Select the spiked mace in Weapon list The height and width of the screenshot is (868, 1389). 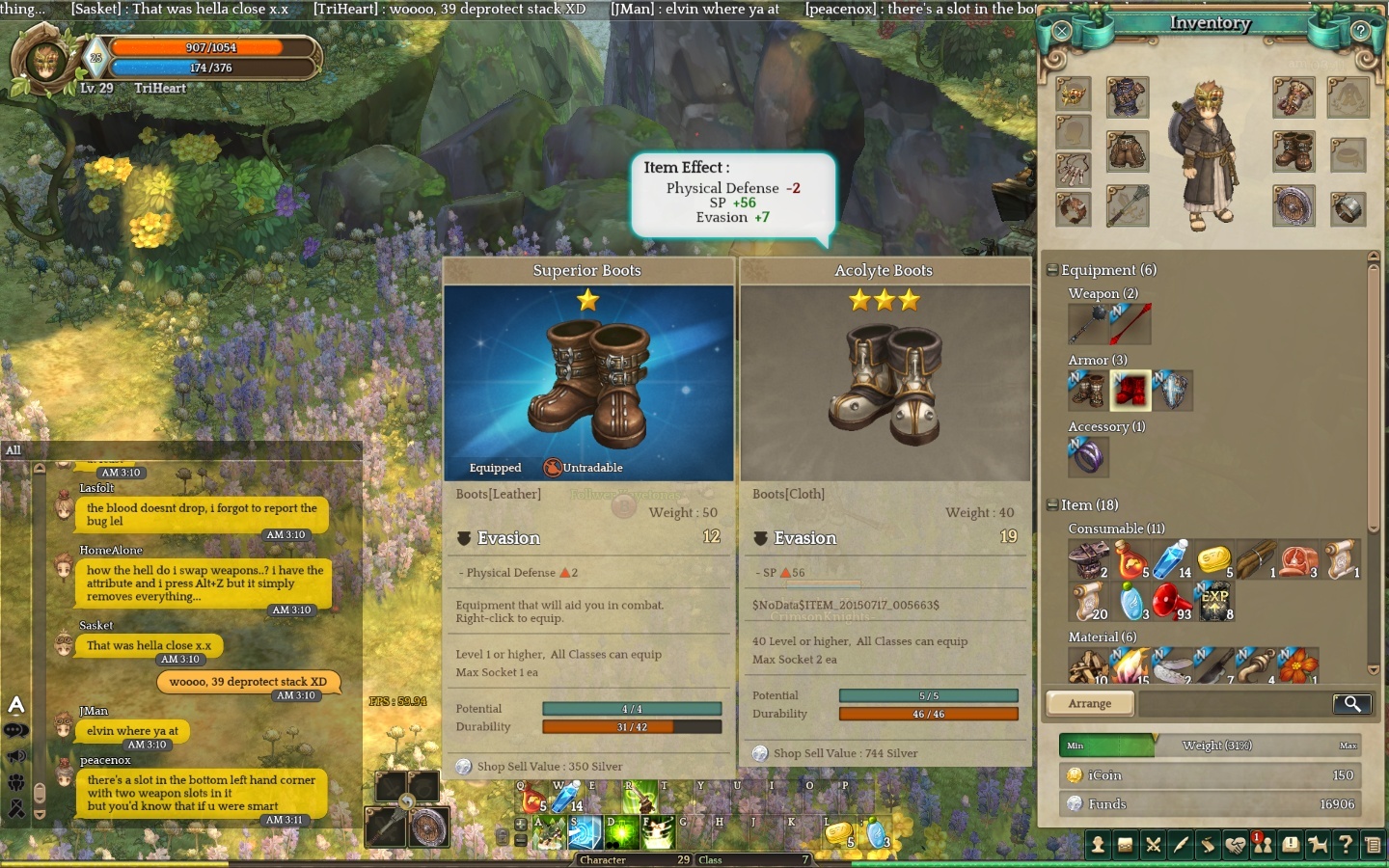pos(1088,324)
